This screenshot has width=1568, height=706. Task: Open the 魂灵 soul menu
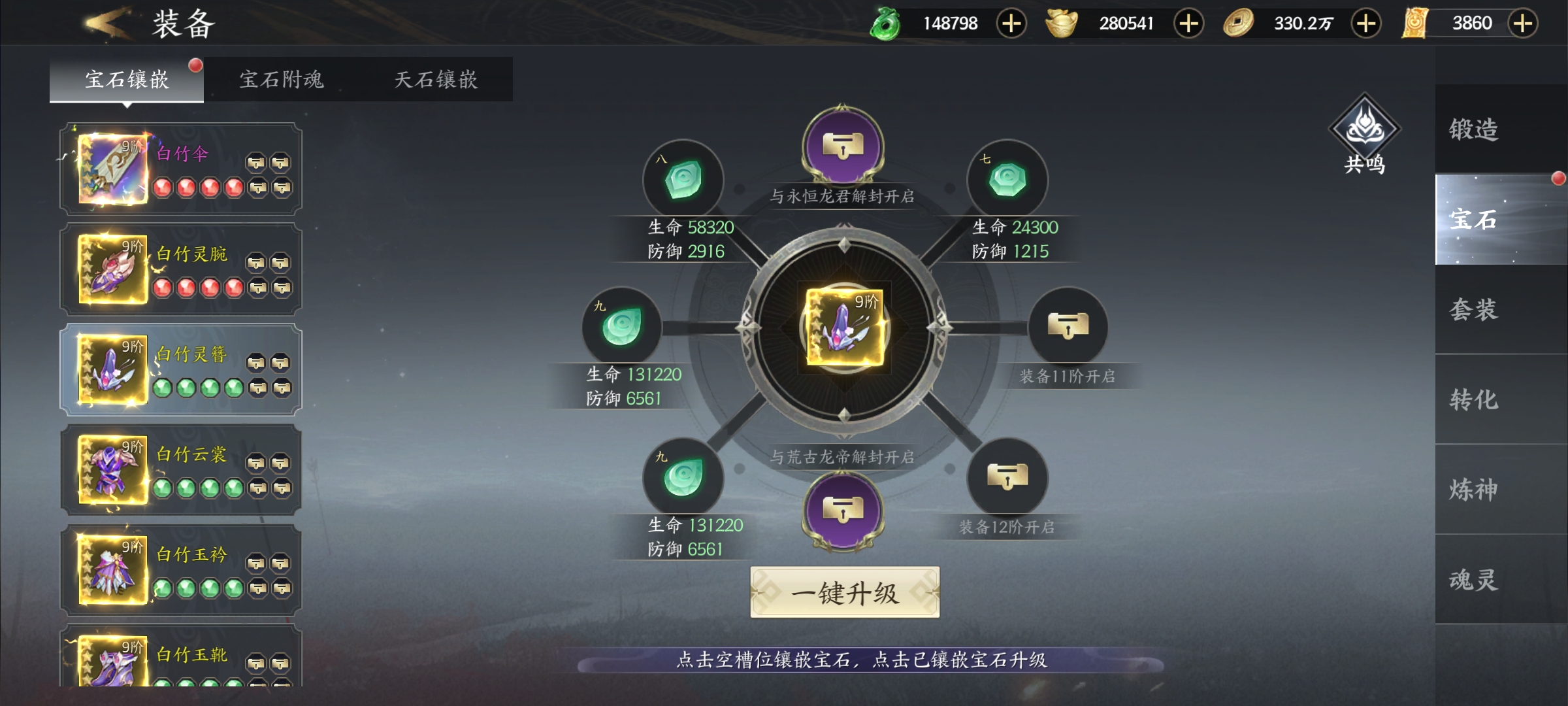1474,580
